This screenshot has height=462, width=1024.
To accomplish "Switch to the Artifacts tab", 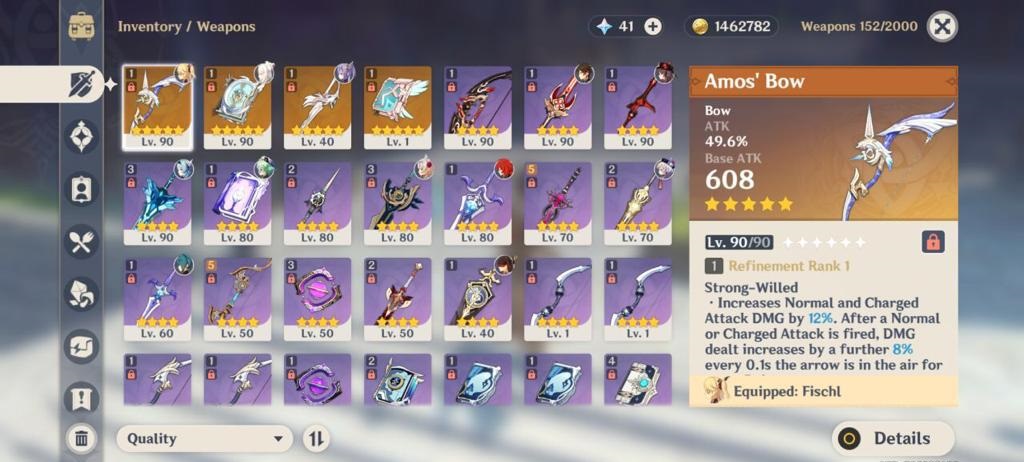I will click(81, 136).
